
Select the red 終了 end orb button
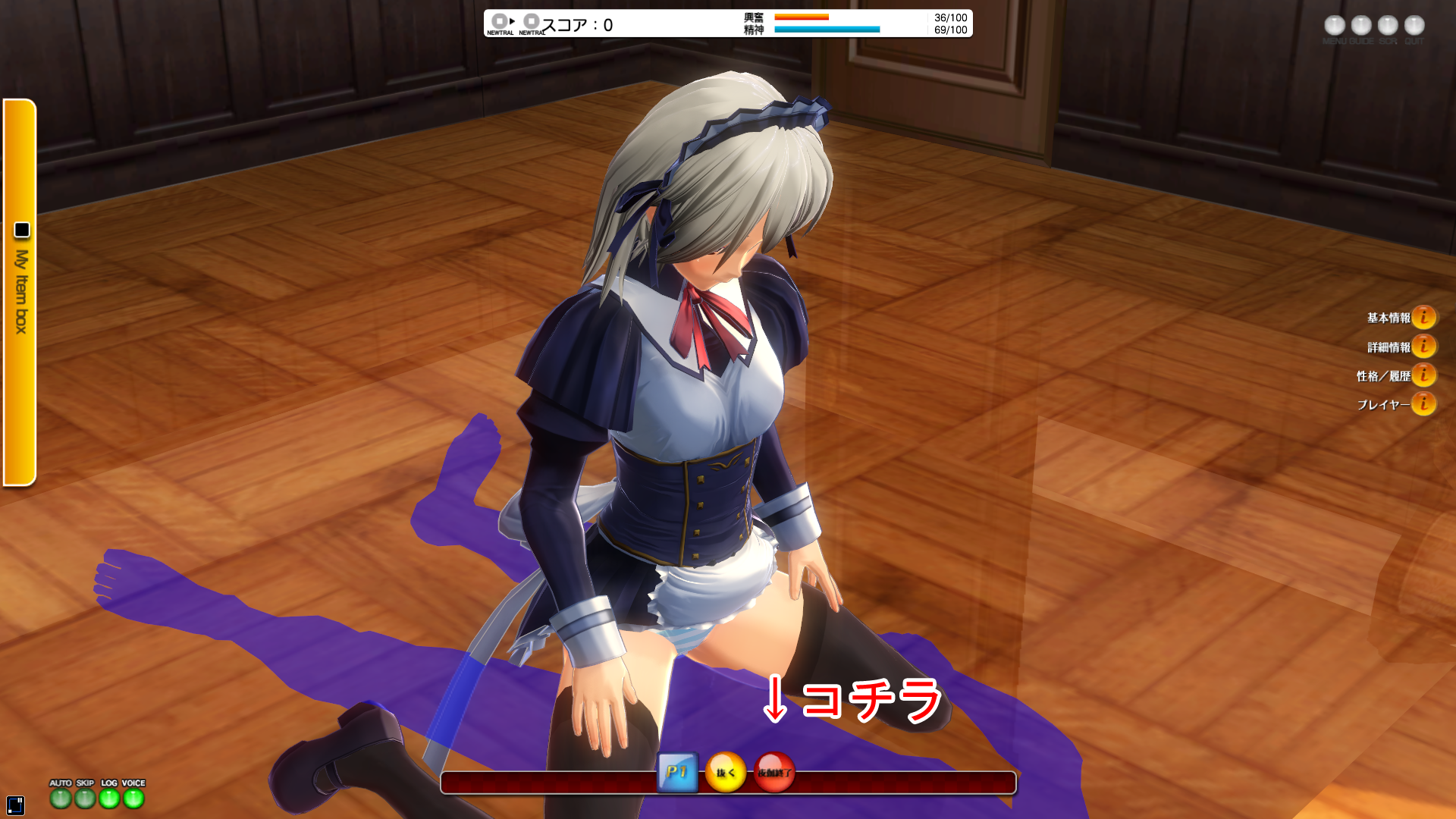point(774,773)
